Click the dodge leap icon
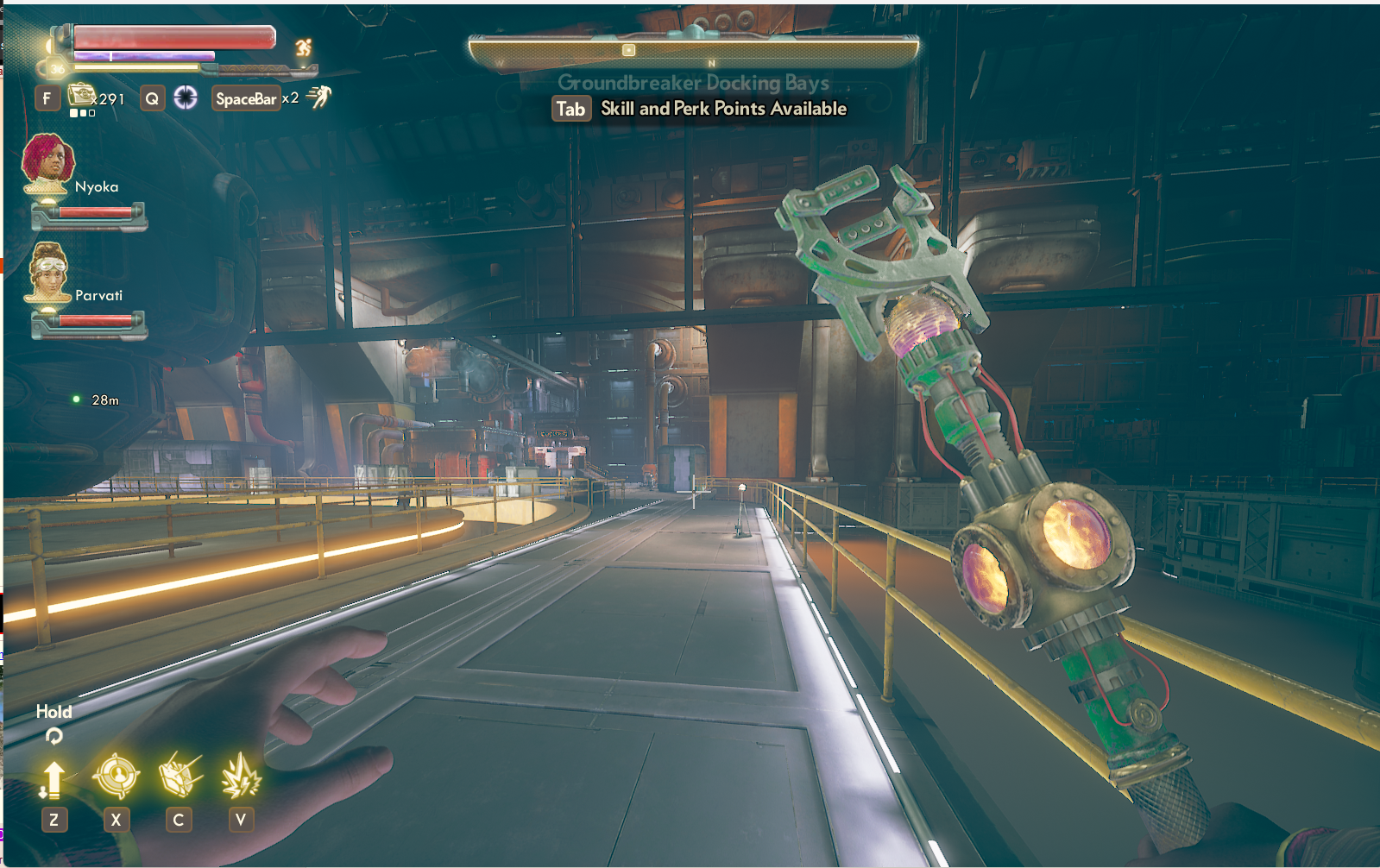1380x868 pixels. [x=319, y=97]
